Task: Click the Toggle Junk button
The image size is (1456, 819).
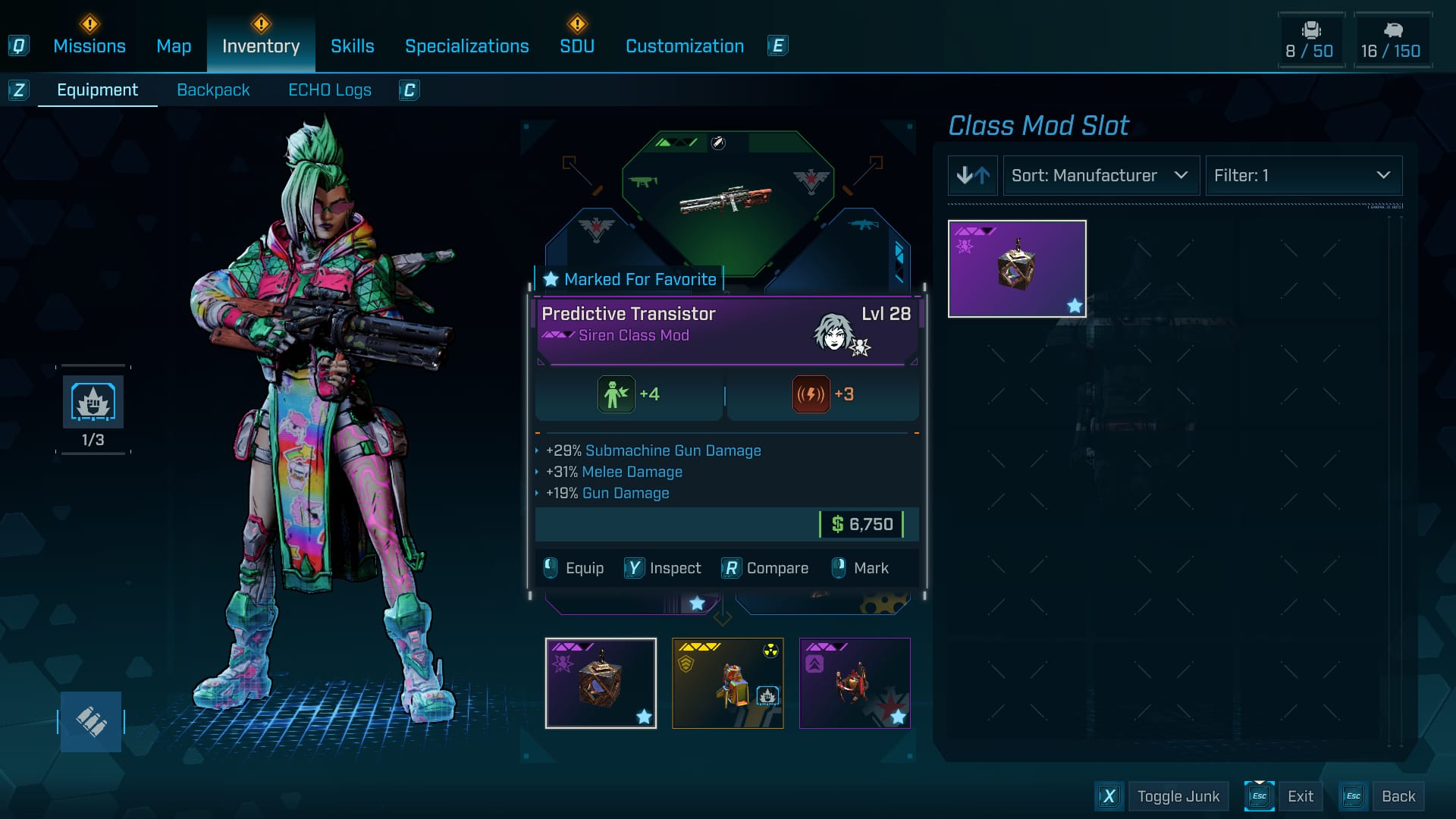Action: [x=1178, y=796]
